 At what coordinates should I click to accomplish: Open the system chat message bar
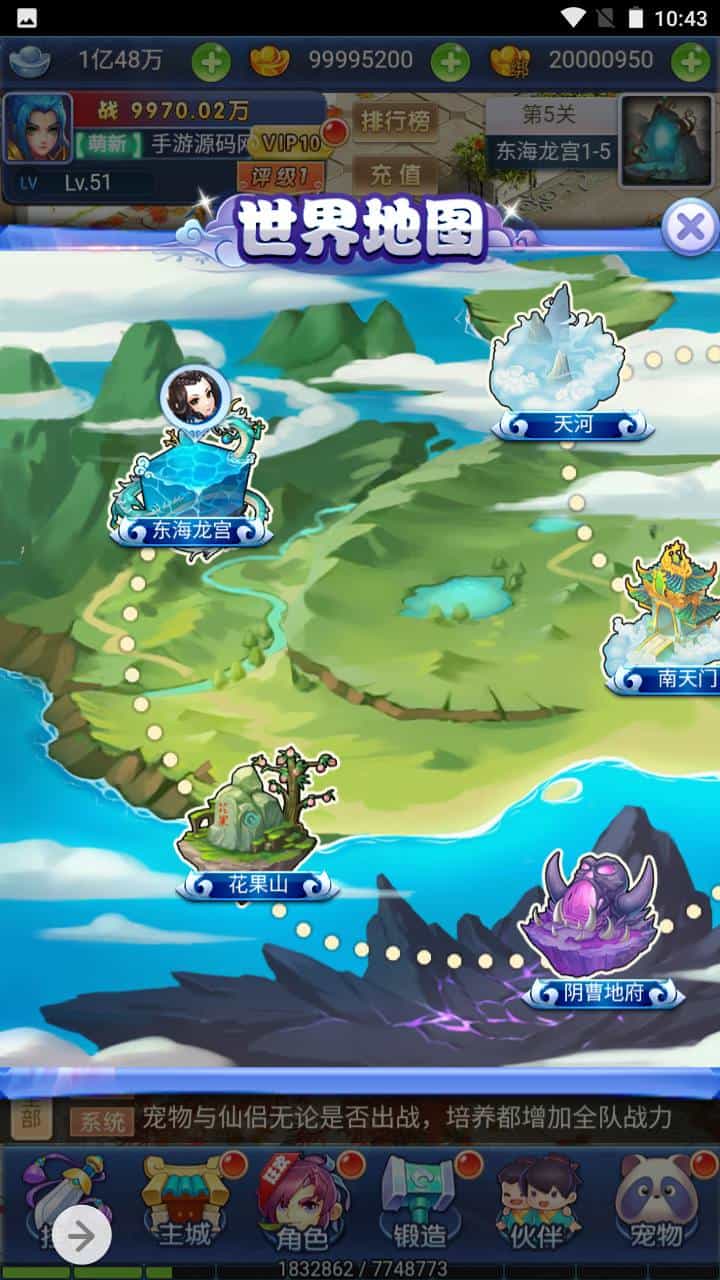pyautogui.click(x=400, y=1118)
